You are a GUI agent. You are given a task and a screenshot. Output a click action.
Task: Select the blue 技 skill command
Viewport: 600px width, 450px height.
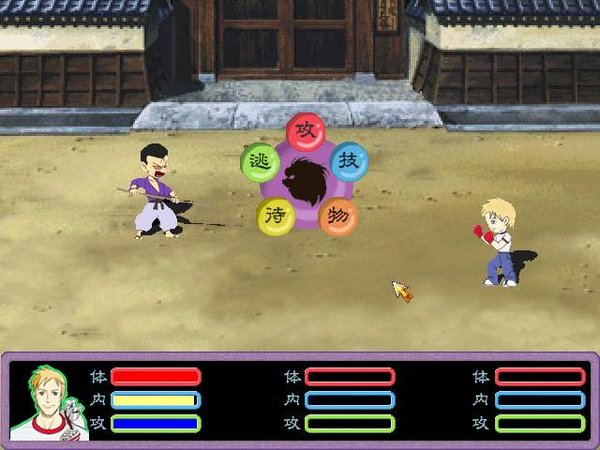click(348, 162)
